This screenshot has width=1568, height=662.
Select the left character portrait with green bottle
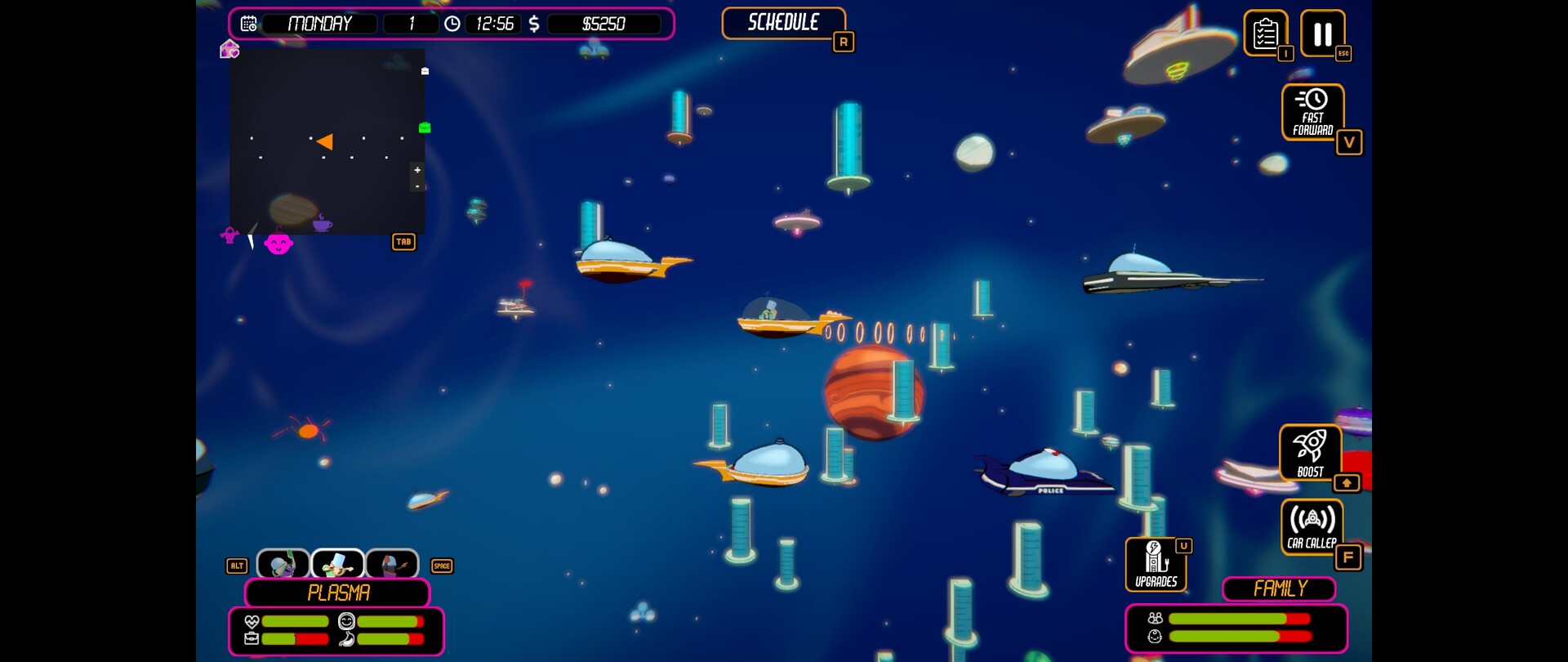coord(283,564)
